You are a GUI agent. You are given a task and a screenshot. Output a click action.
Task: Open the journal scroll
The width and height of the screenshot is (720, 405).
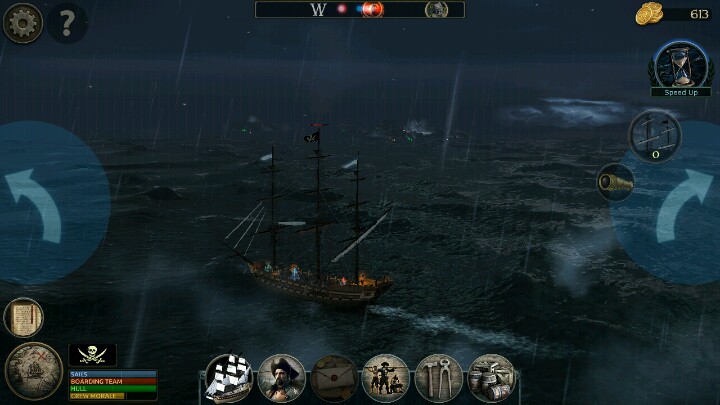(23, 317)
